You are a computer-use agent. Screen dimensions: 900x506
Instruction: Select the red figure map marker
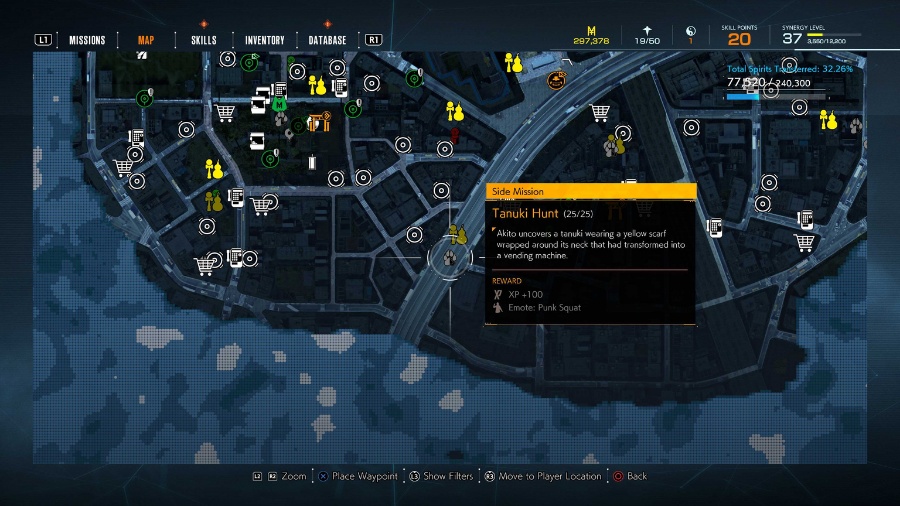coord(455,133)
